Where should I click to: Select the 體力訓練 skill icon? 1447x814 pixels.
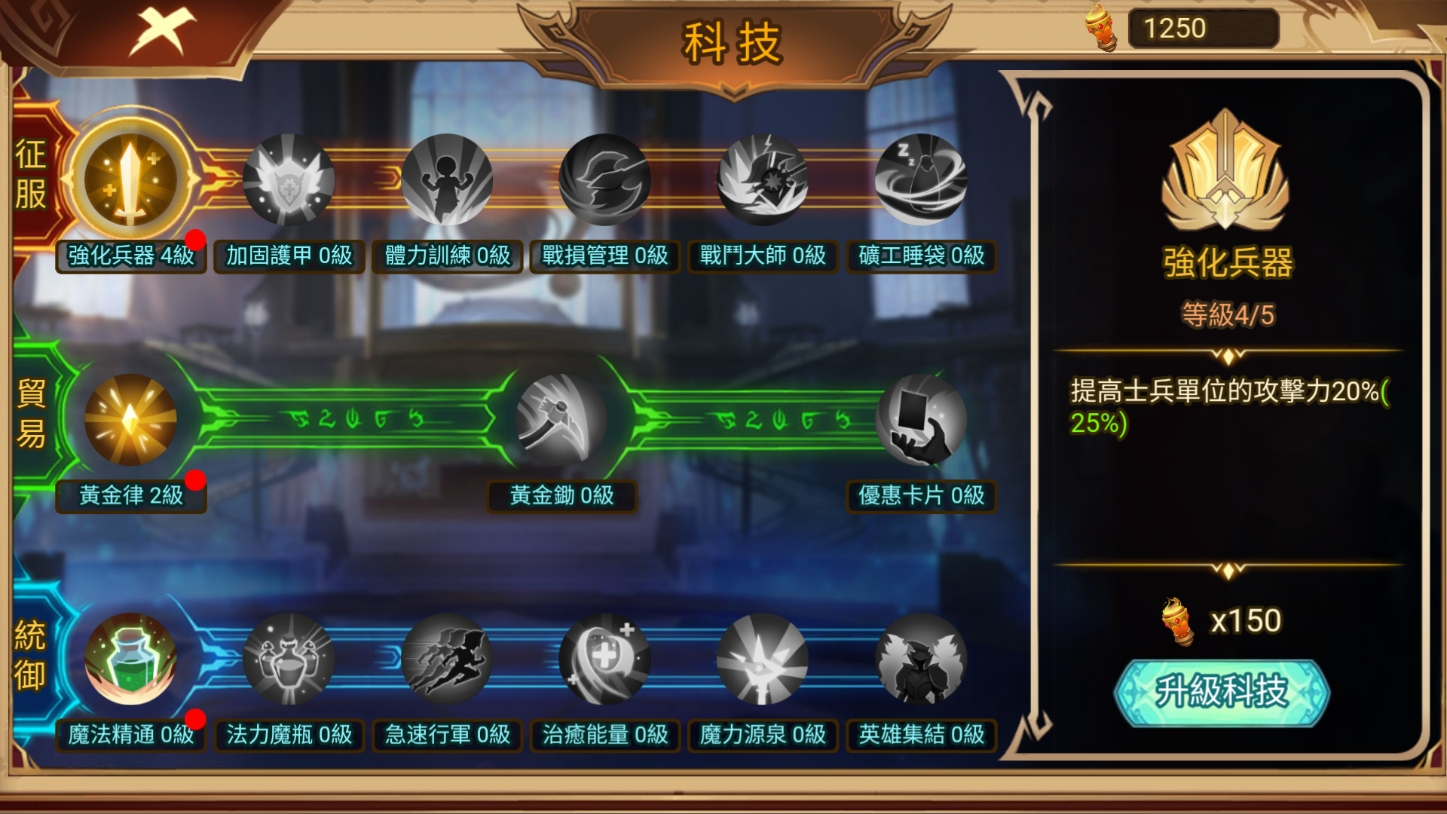click(445, 178)
